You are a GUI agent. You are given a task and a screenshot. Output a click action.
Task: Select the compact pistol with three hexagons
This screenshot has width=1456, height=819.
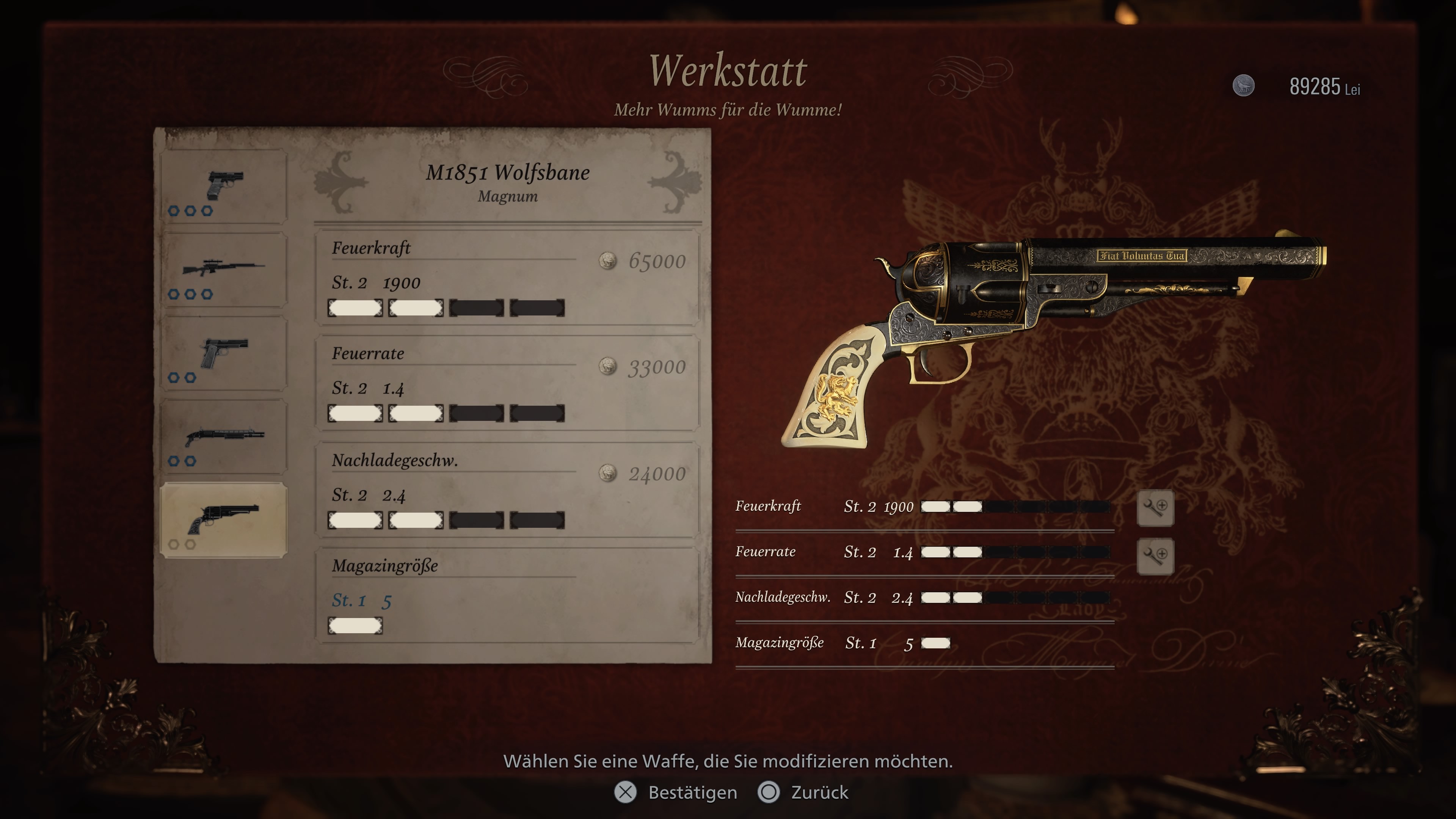coord(224,187)
